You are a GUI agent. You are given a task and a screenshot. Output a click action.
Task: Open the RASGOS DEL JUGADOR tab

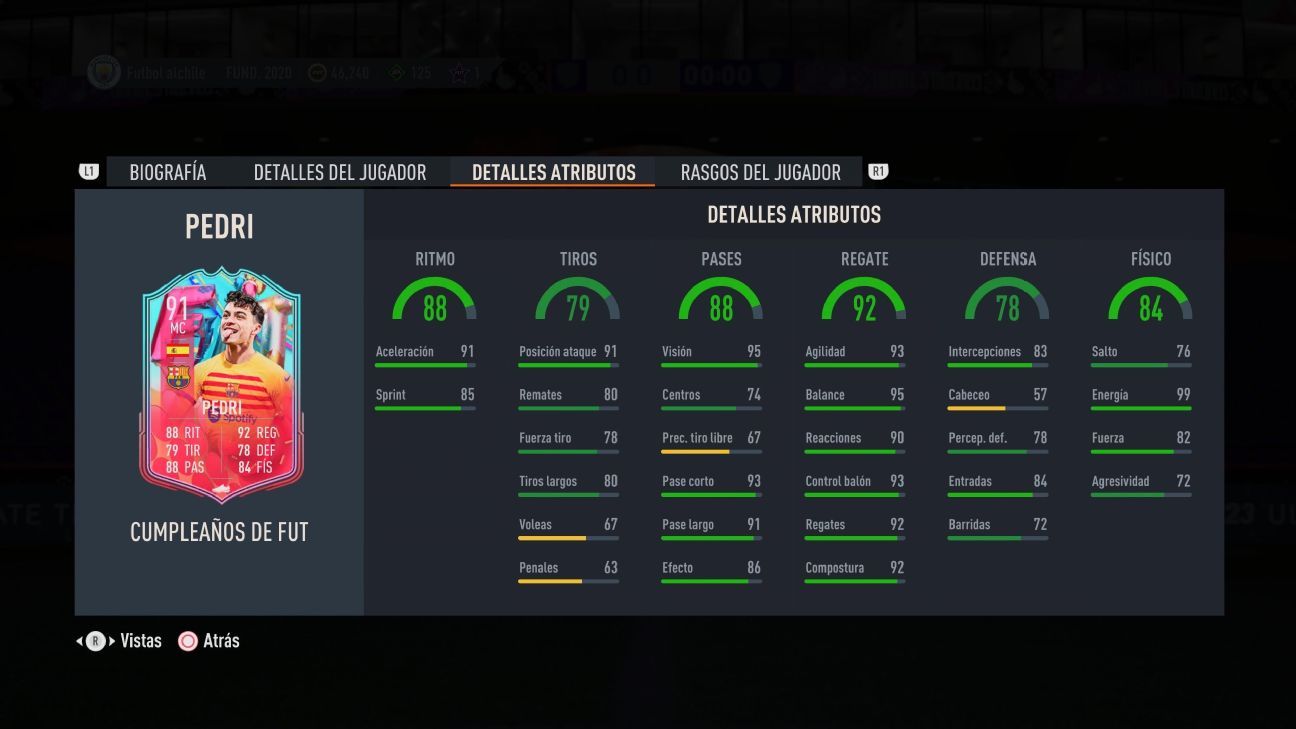click(x=760, y=171)
